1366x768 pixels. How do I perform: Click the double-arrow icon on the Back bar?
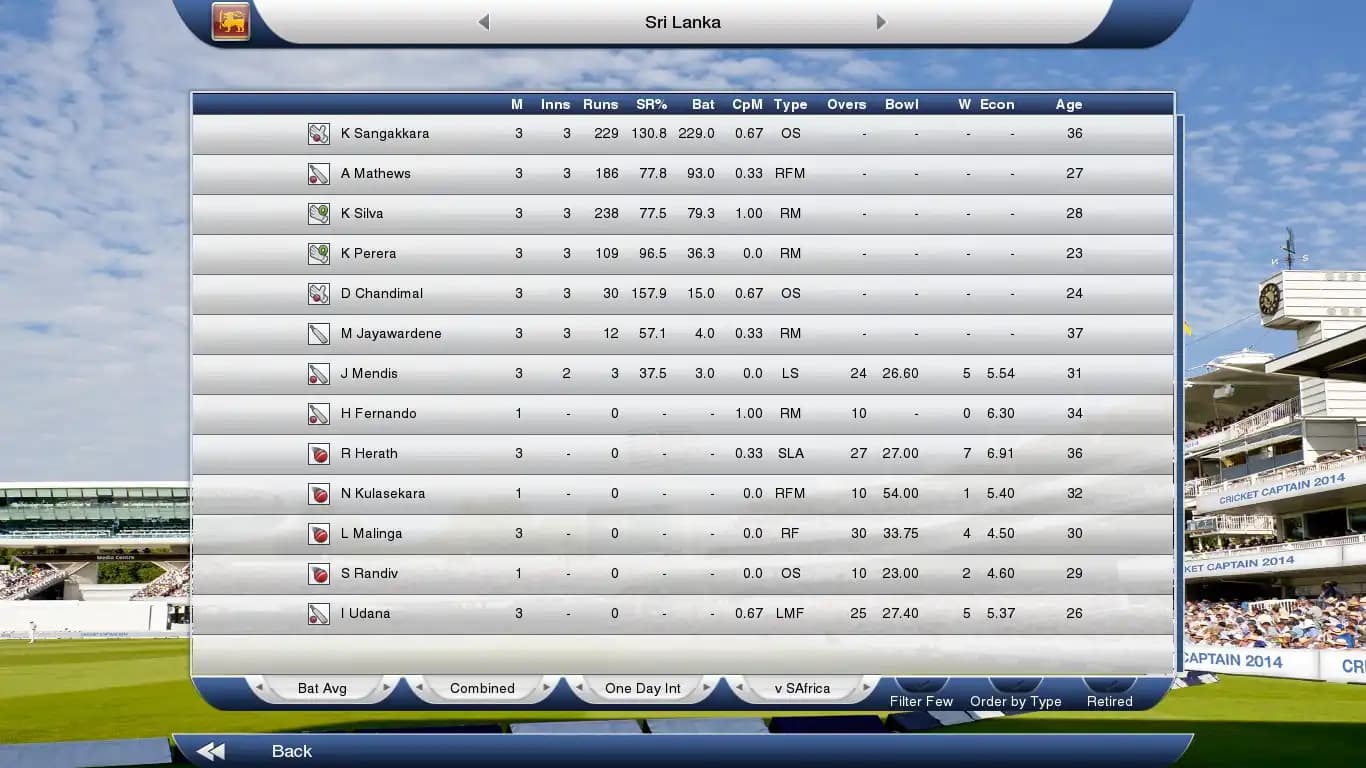click(210, 750)
